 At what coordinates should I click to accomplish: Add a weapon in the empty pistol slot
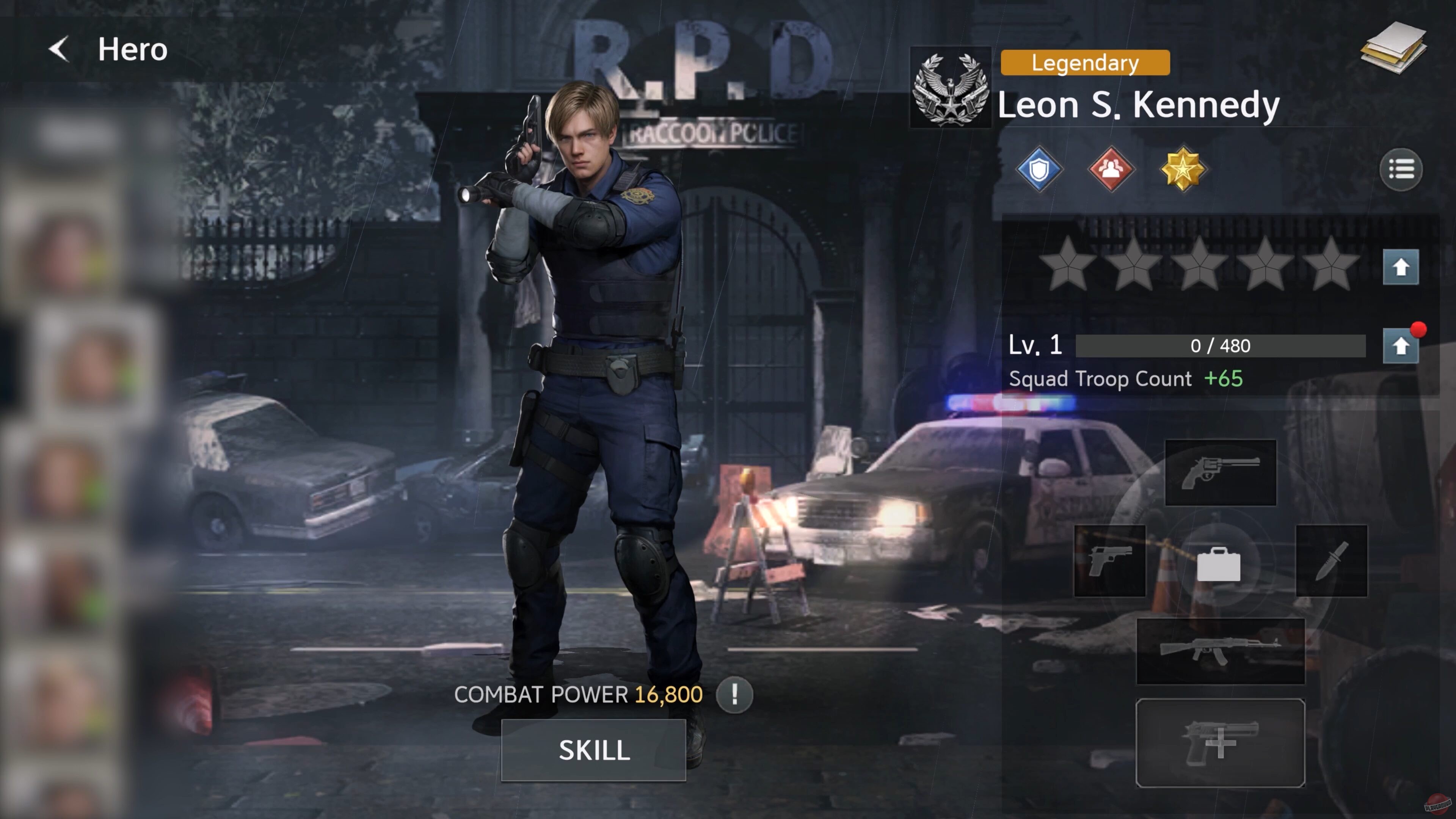1220,742
